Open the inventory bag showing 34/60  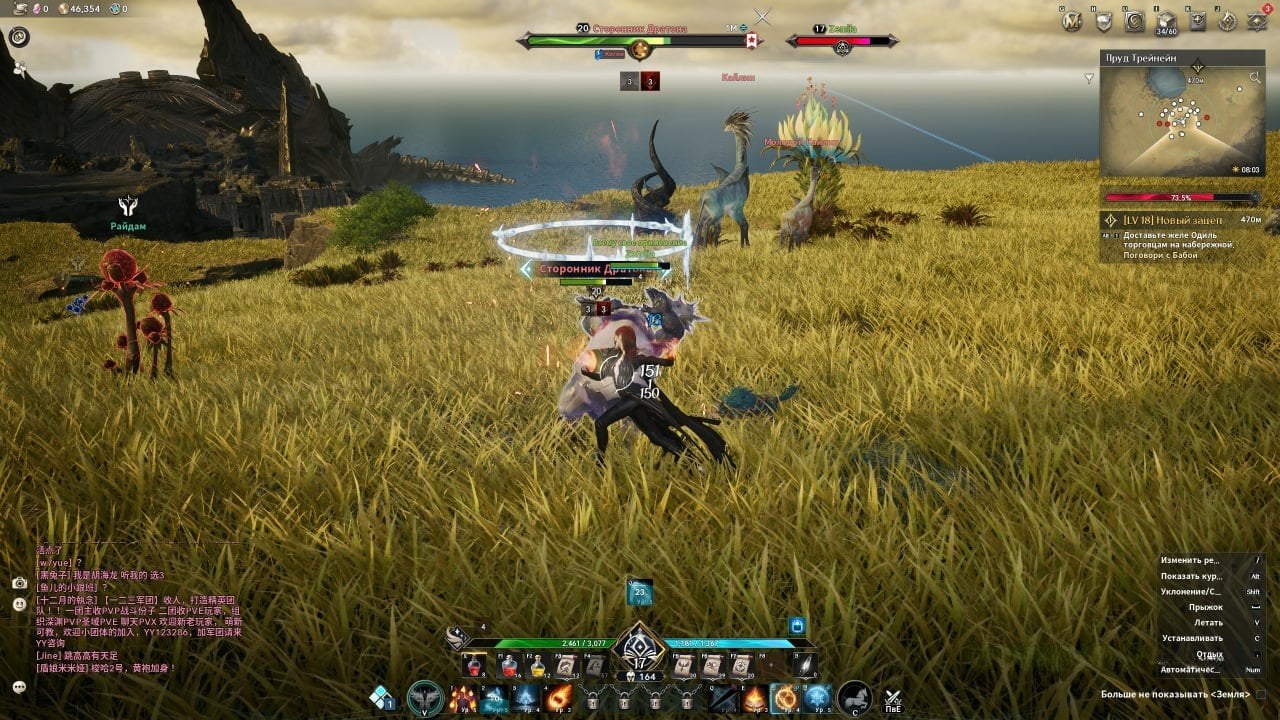(x=1165, y=22)
